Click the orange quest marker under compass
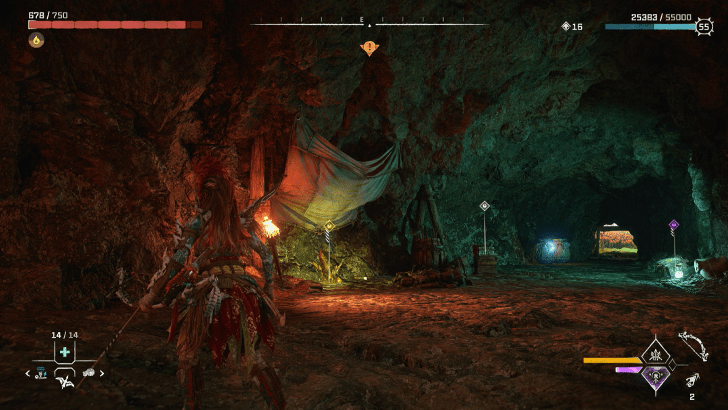728x410 pixels. [x=369, y=47]
